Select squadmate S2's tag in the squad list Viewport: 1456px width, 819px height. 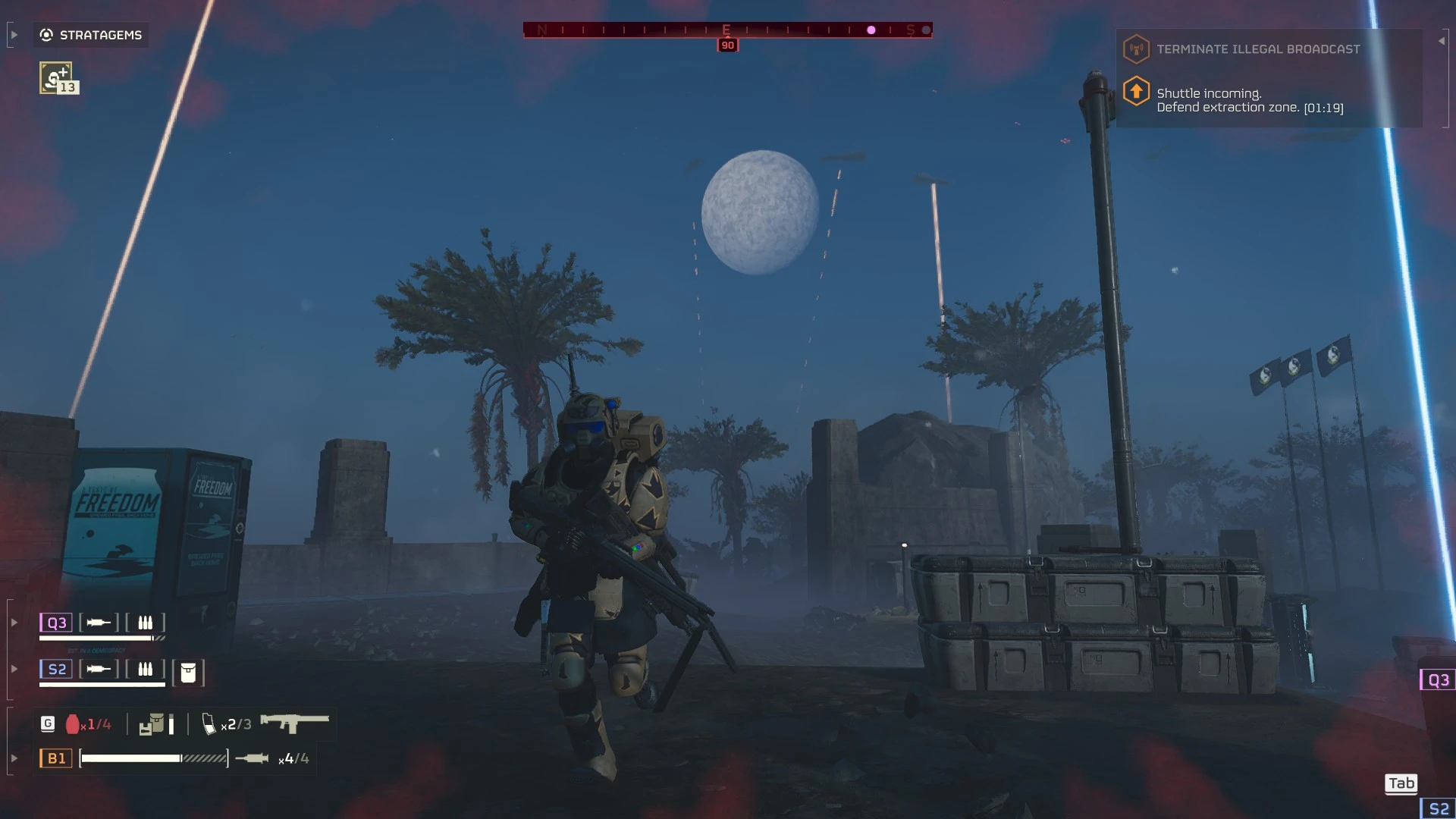point(57,669)
